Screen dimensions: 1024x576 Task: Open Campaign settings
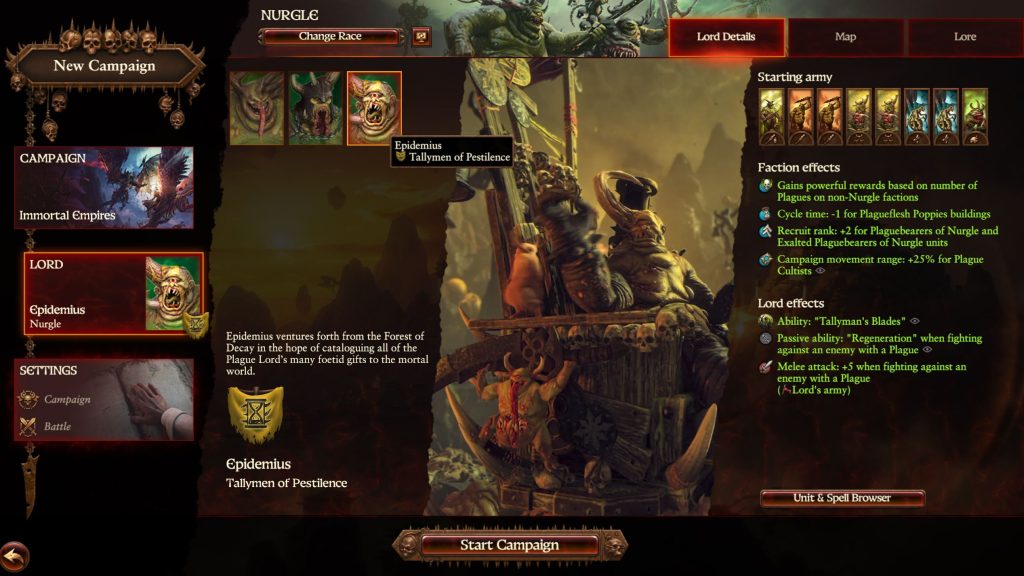[67, 399]
